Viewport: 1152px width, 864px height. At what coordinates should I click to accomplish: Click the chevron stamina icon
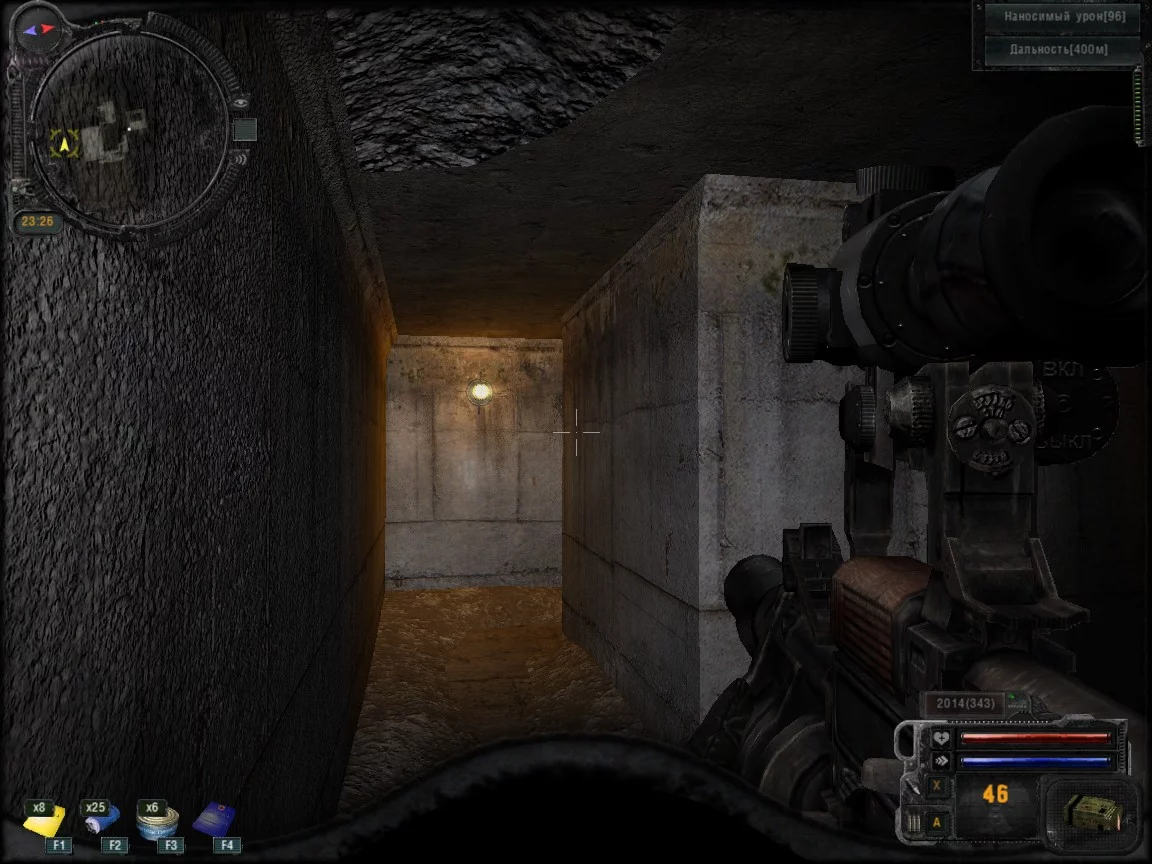(x=940, y=761)
